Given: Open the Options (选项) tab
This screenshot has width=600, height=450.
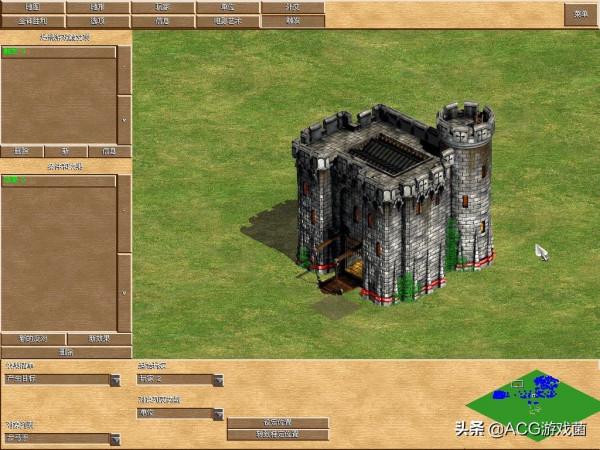Looking at the screenshot, I should click(x=97, y=20).
